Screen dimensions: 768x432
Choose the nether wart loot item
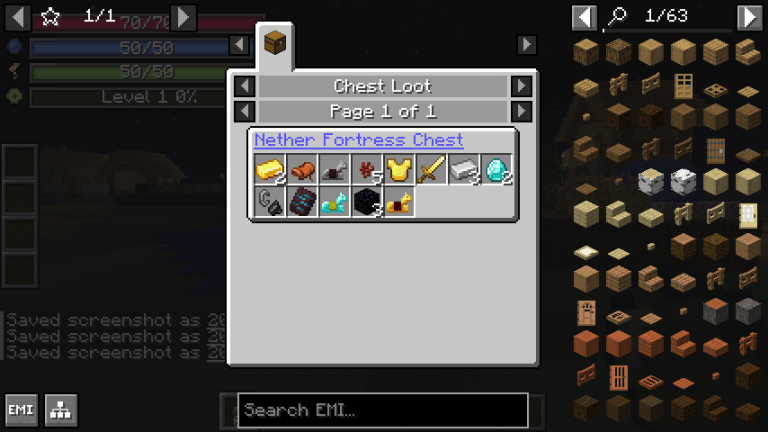click(x=367, y=170)
